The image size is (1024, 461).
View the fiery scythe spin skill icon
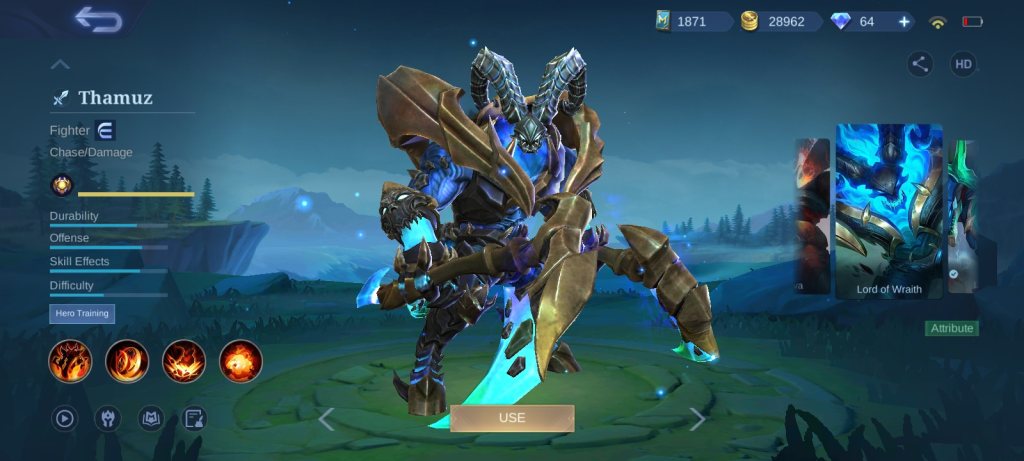(127, 361)
